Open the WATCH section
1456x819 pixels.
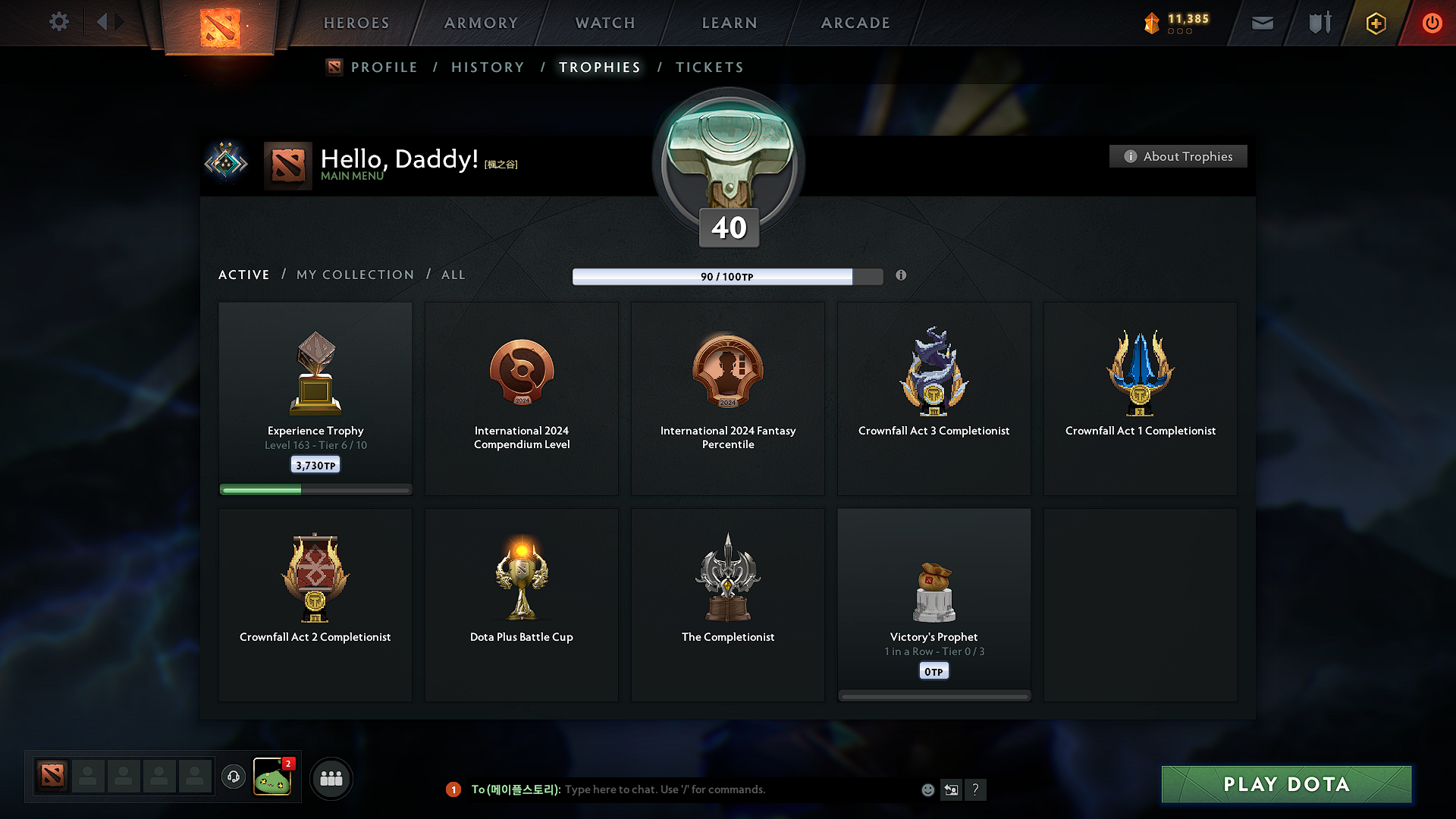(604, 23)
